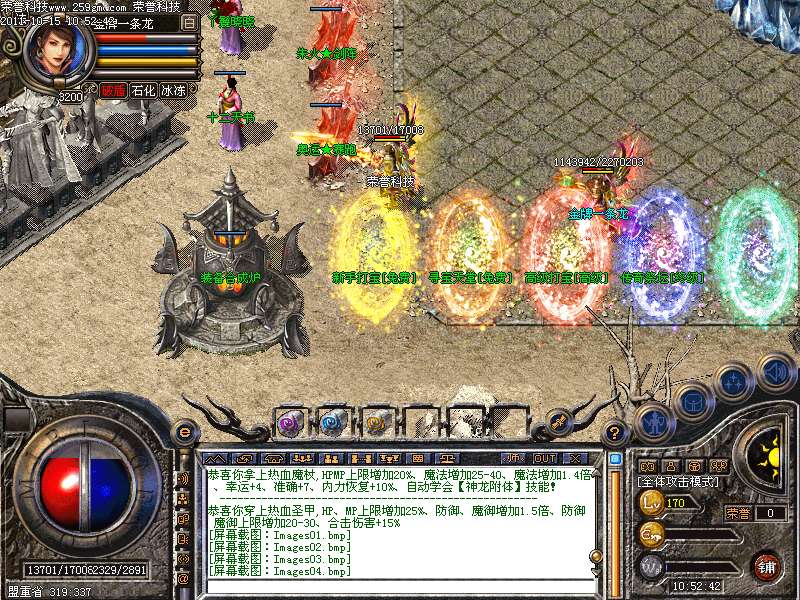Use the gold scroll in the hotbar
This screenshot has width=800, height=600.
376,421
